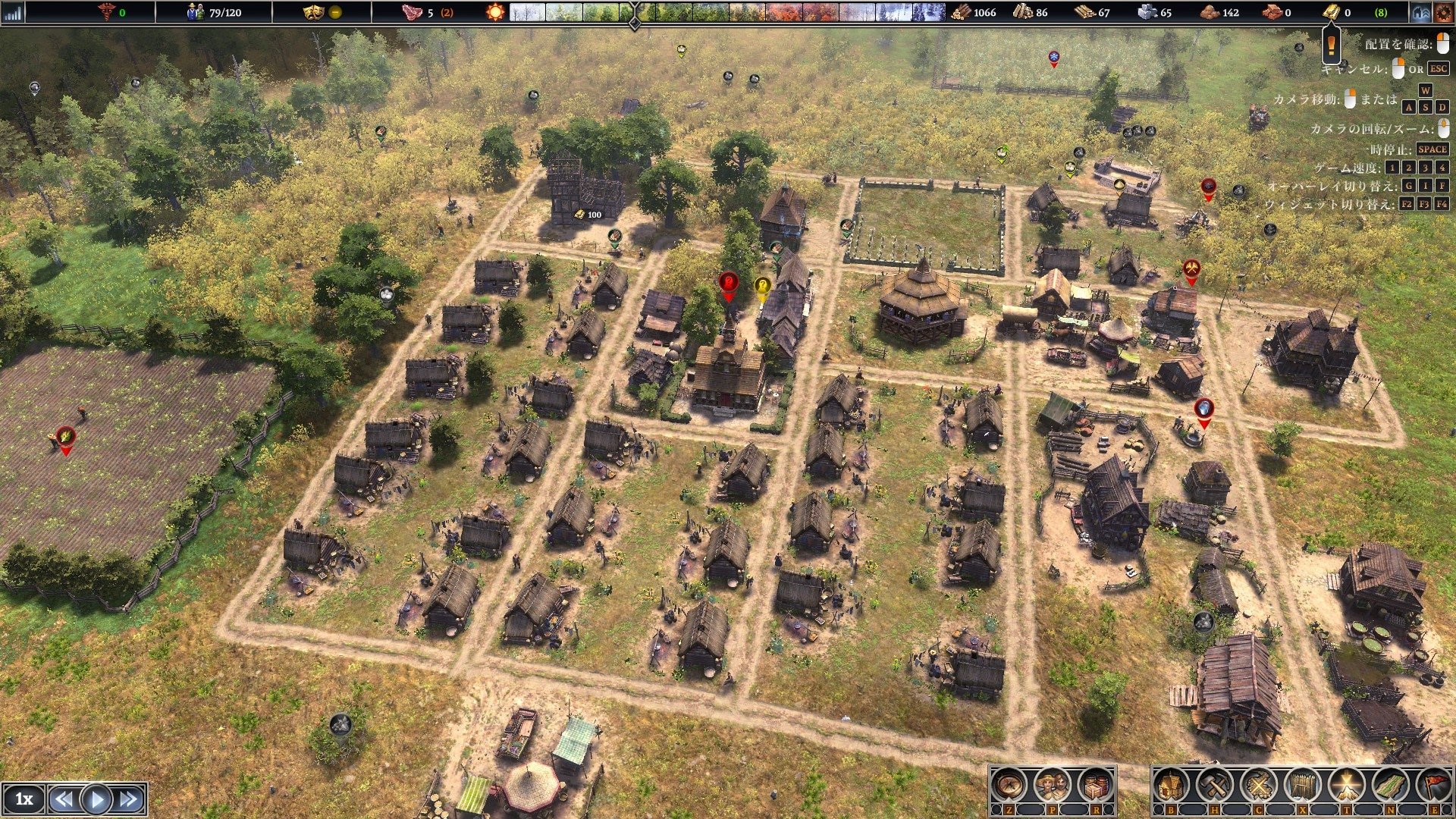Choose the wooden palisade wall tool
Image resolution: width=1456 pixels, height=819 pixels.
point(1303,786)
